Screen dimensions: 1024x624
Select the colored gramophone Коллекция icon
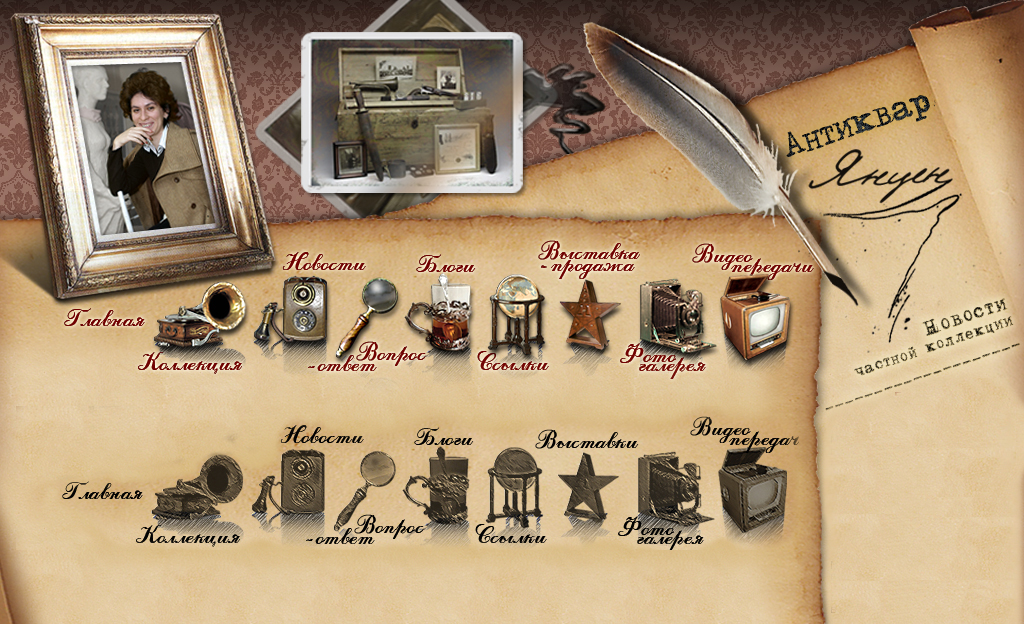point(203,317)
